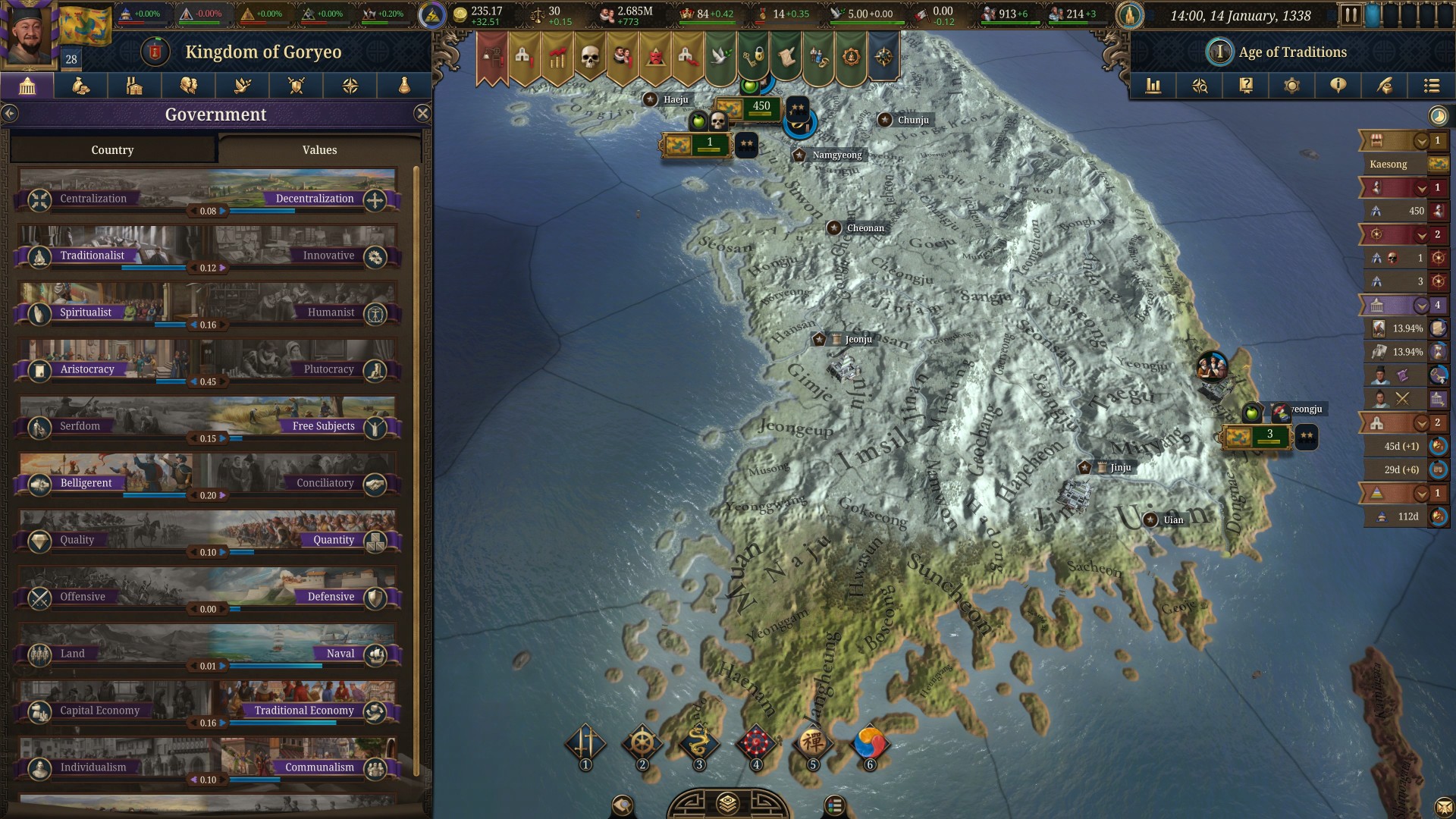Select the 450-strong army unit banner
This screenshot has height=819, width=1456.
click(x=749, y=108)
